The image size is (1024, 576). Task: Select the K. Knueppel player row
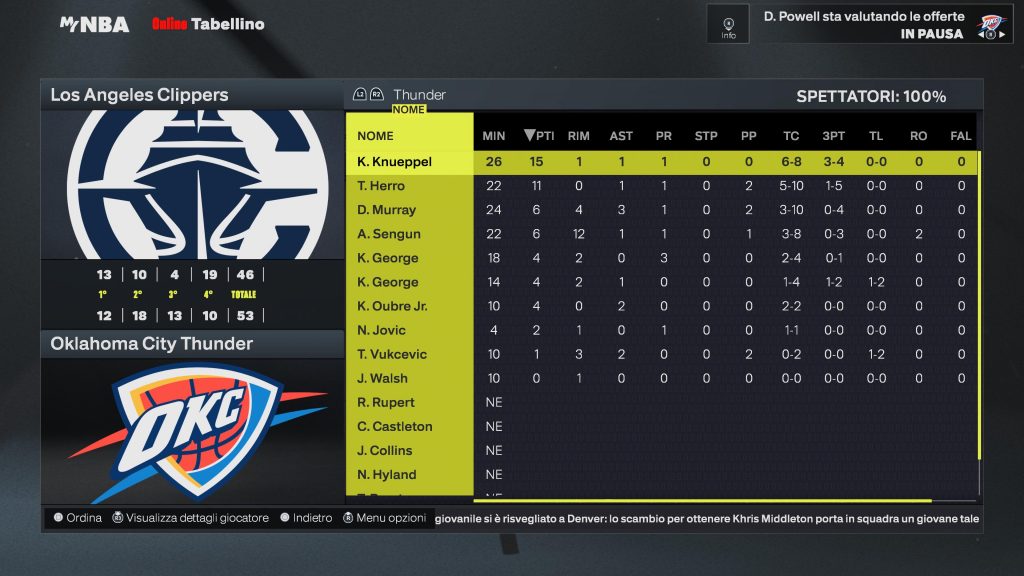[x=396, y=162]
